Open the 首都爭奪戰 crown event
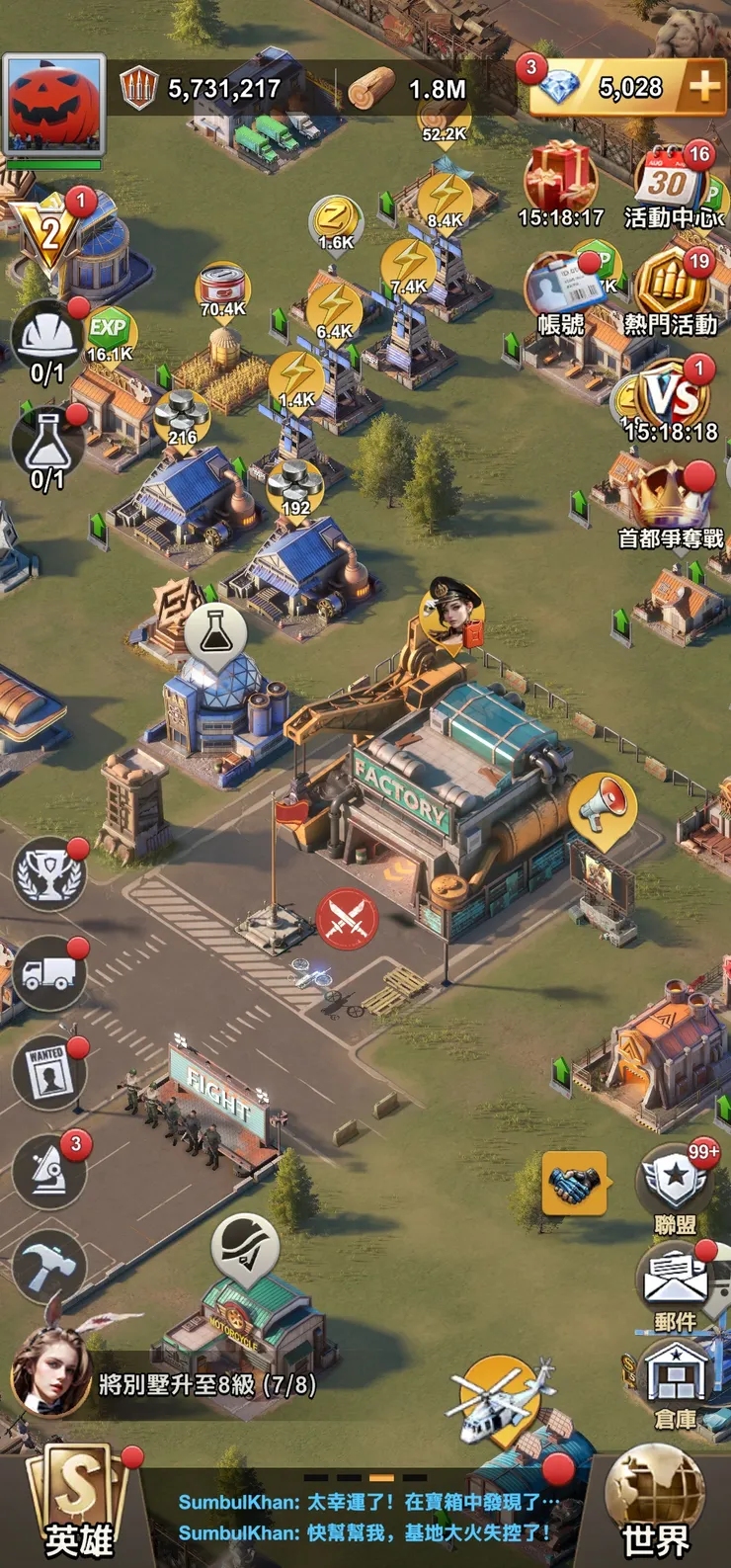This screenshot has width=731, height=1568. tap(672, 499)
